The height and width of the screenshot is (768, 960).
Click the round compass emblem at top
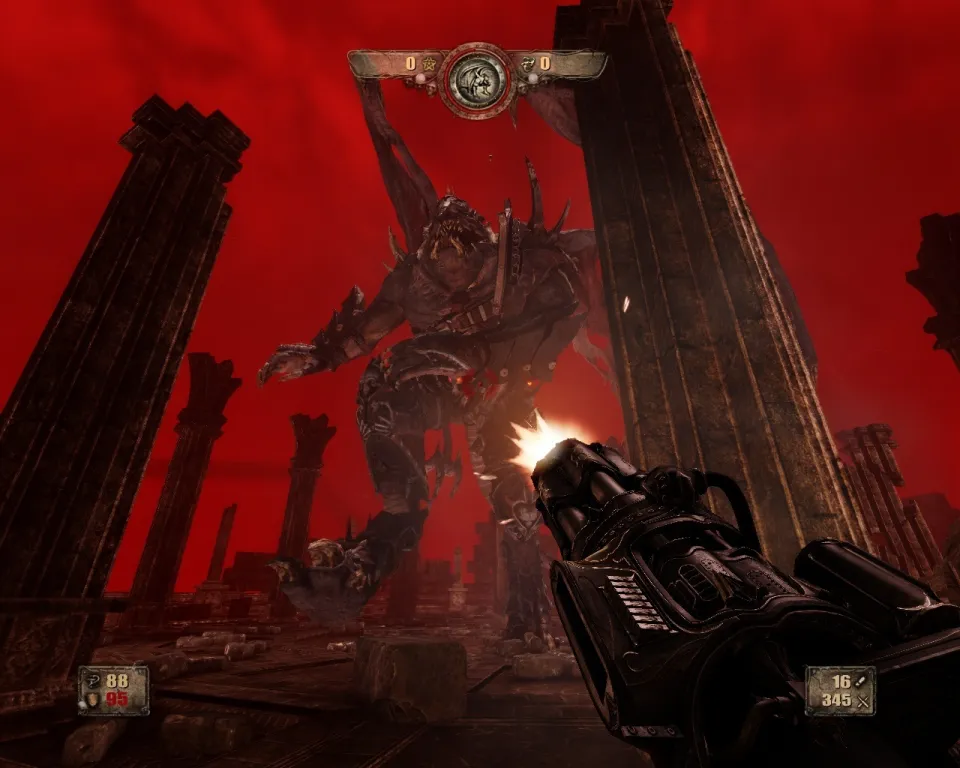coord(477,79)
